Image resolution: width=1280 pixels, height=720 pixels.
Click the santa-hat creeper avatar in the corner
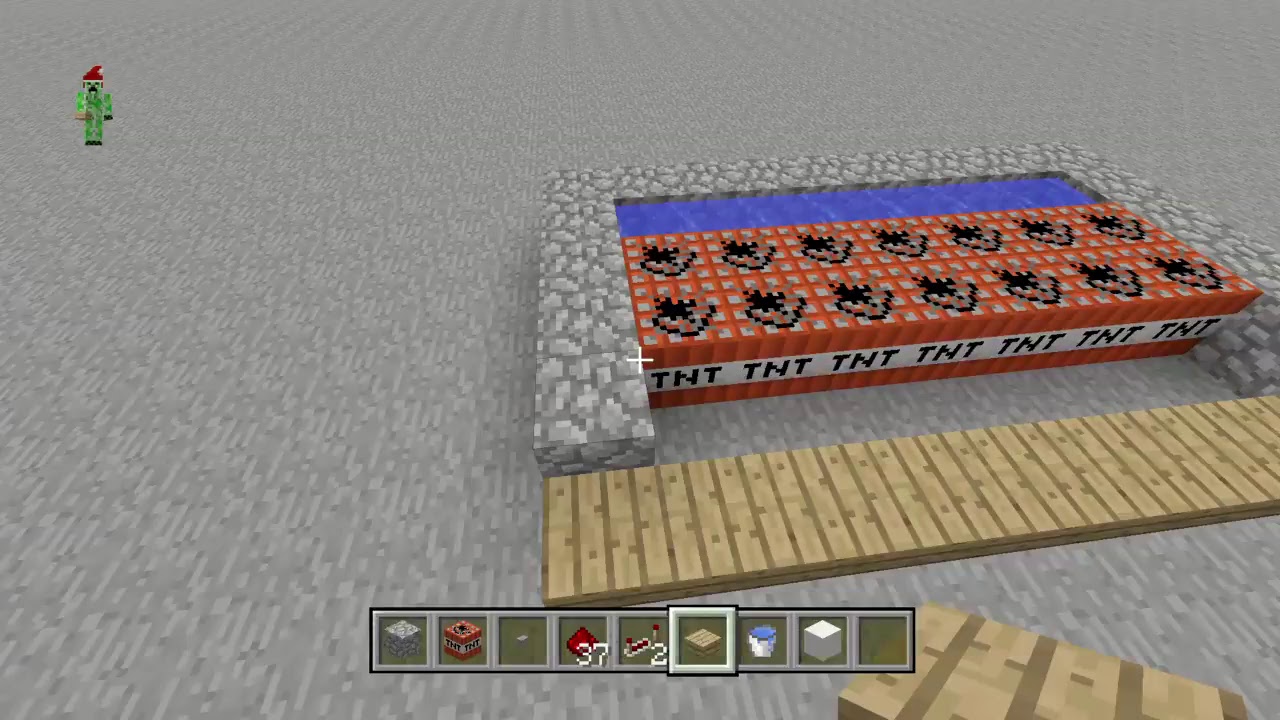coord(91,105)
